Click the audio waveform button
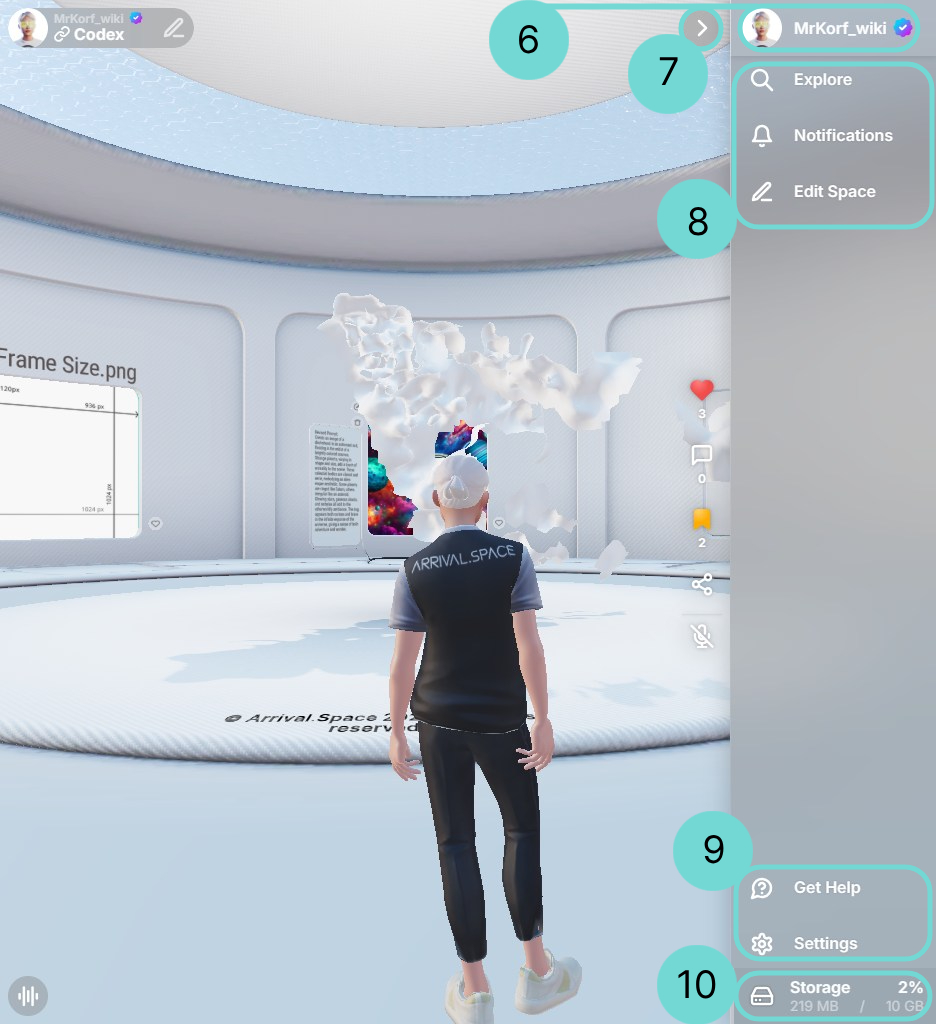 coord(28,996)
